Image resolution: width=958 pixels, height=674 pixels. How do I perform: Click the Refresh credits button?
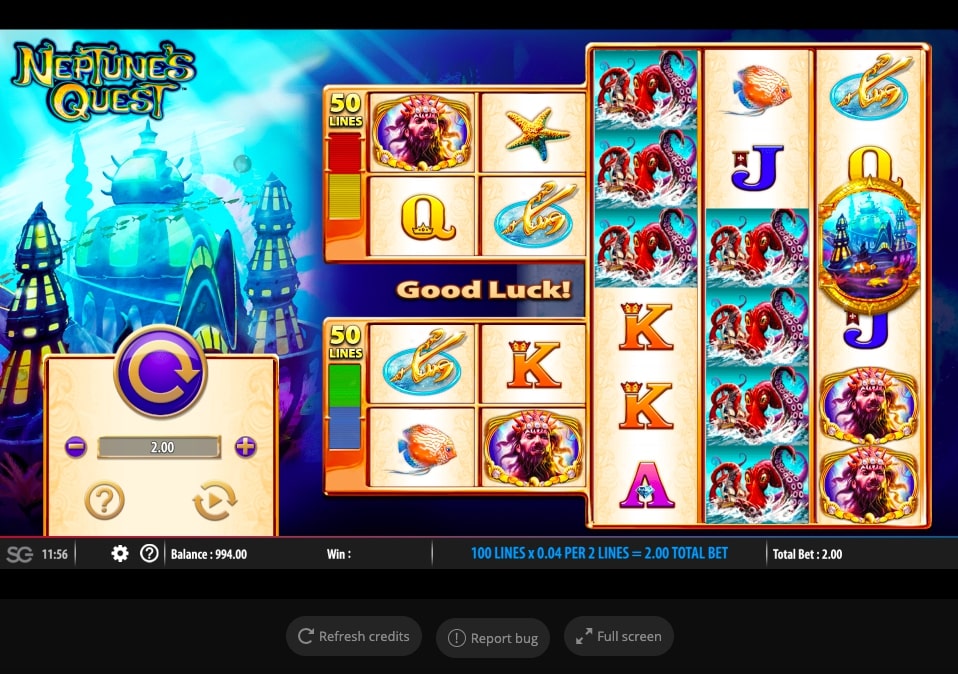[354, 636]
